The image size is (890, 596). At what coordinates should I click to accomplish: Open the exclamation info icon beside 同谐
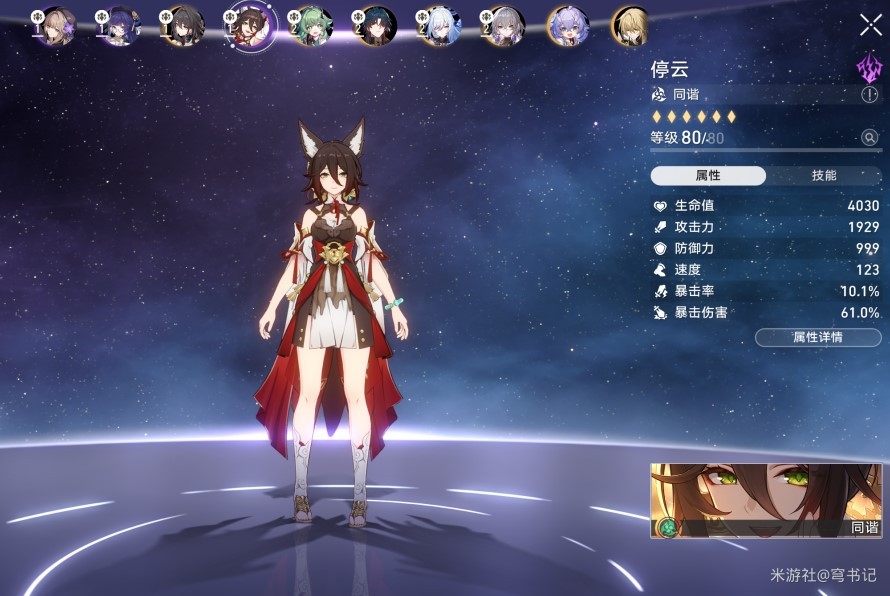(x=869, y=94)
